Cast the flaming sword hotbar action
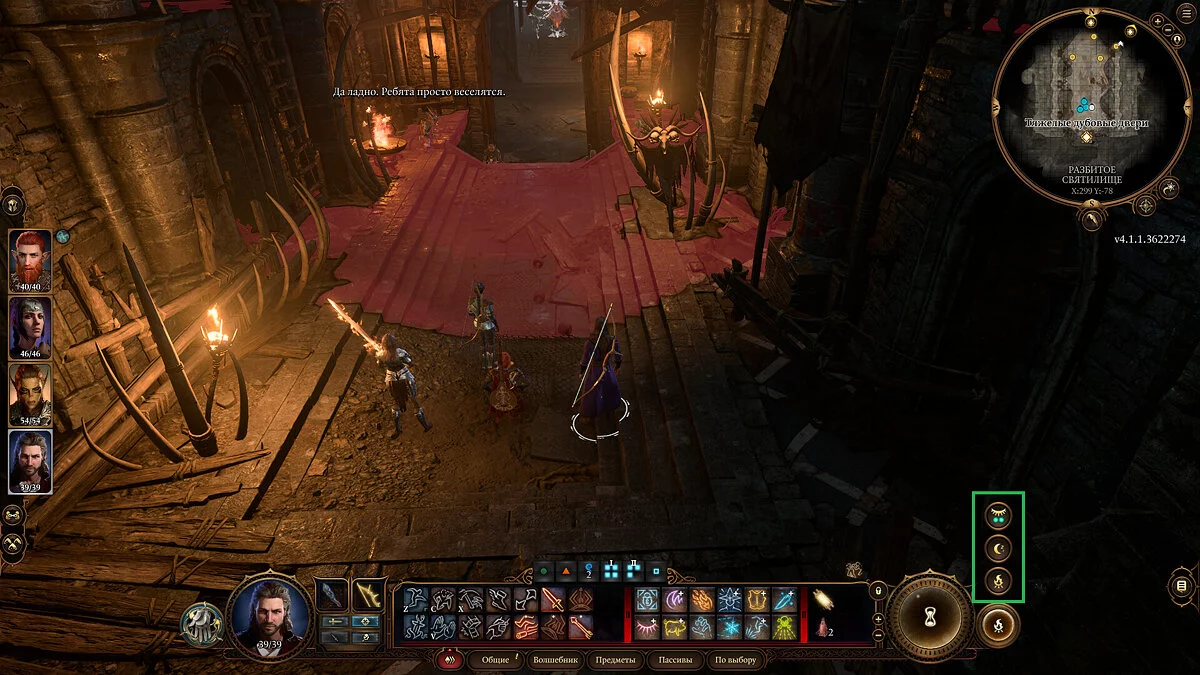Image resolution: width=1200 pixels, height=675 pixels. pos(553,599)
